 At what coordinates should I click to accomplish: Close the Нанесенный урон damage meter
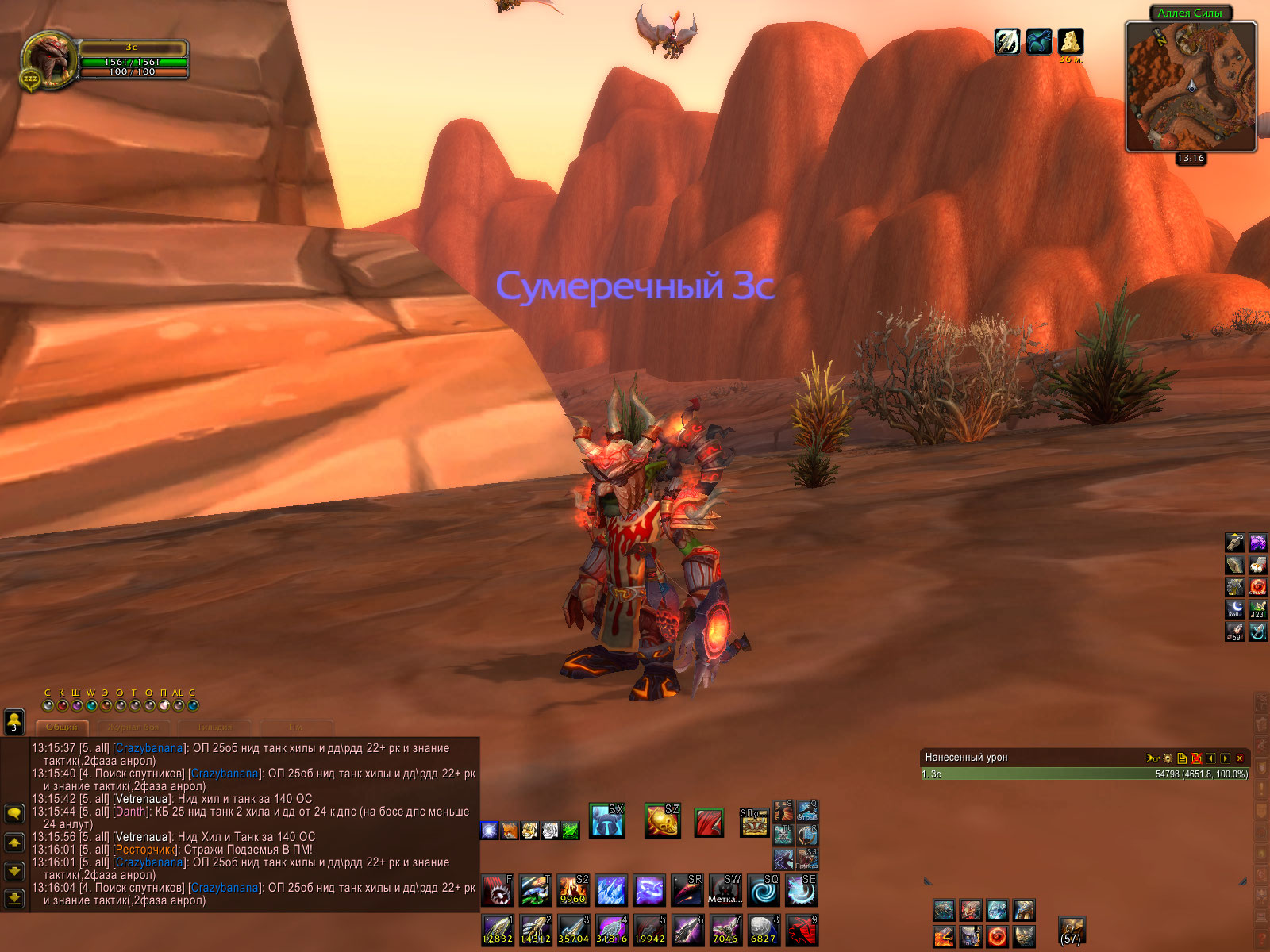coord(1240,758)
